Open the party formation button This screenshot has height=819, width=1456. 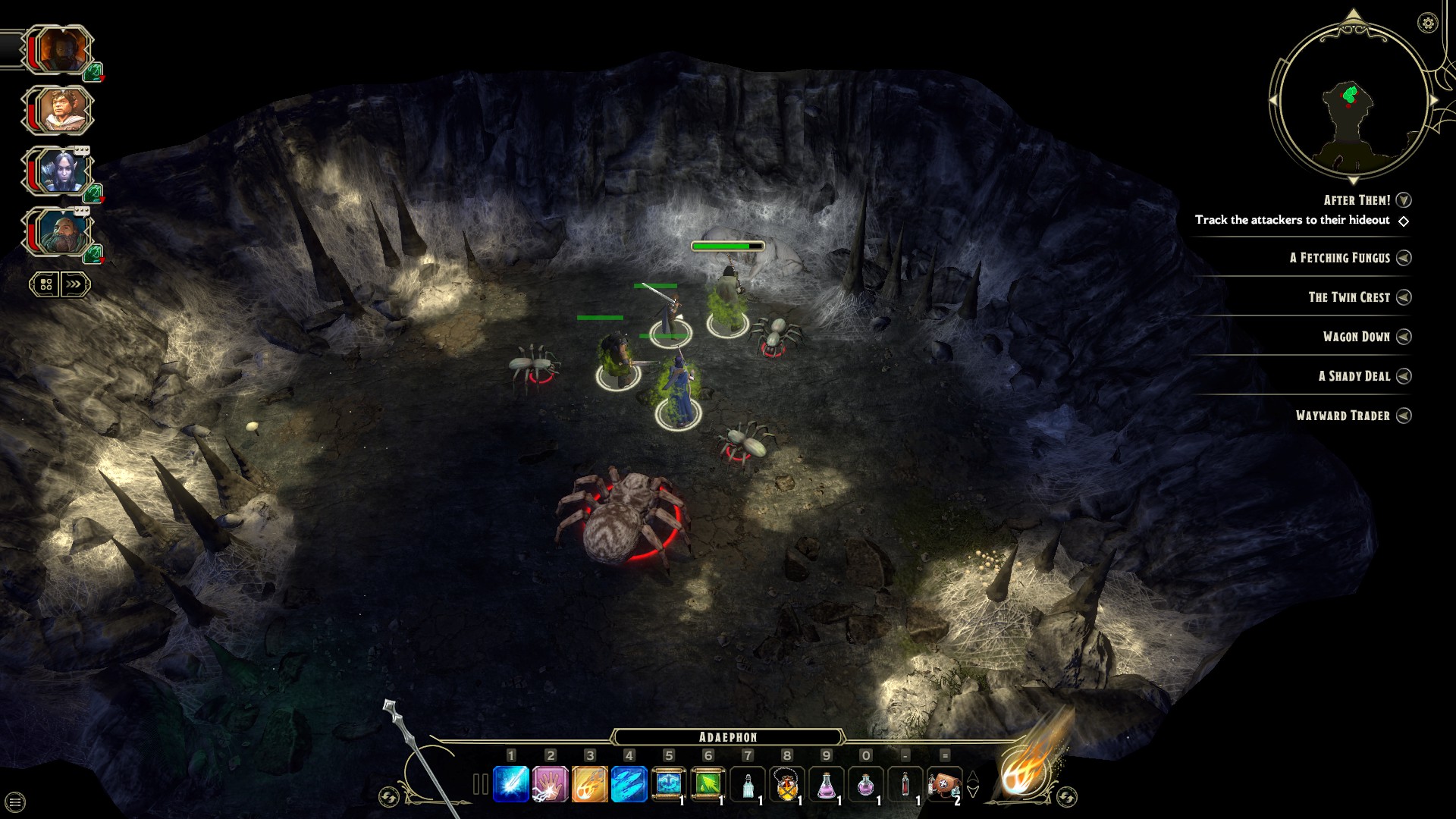point(45,284)
